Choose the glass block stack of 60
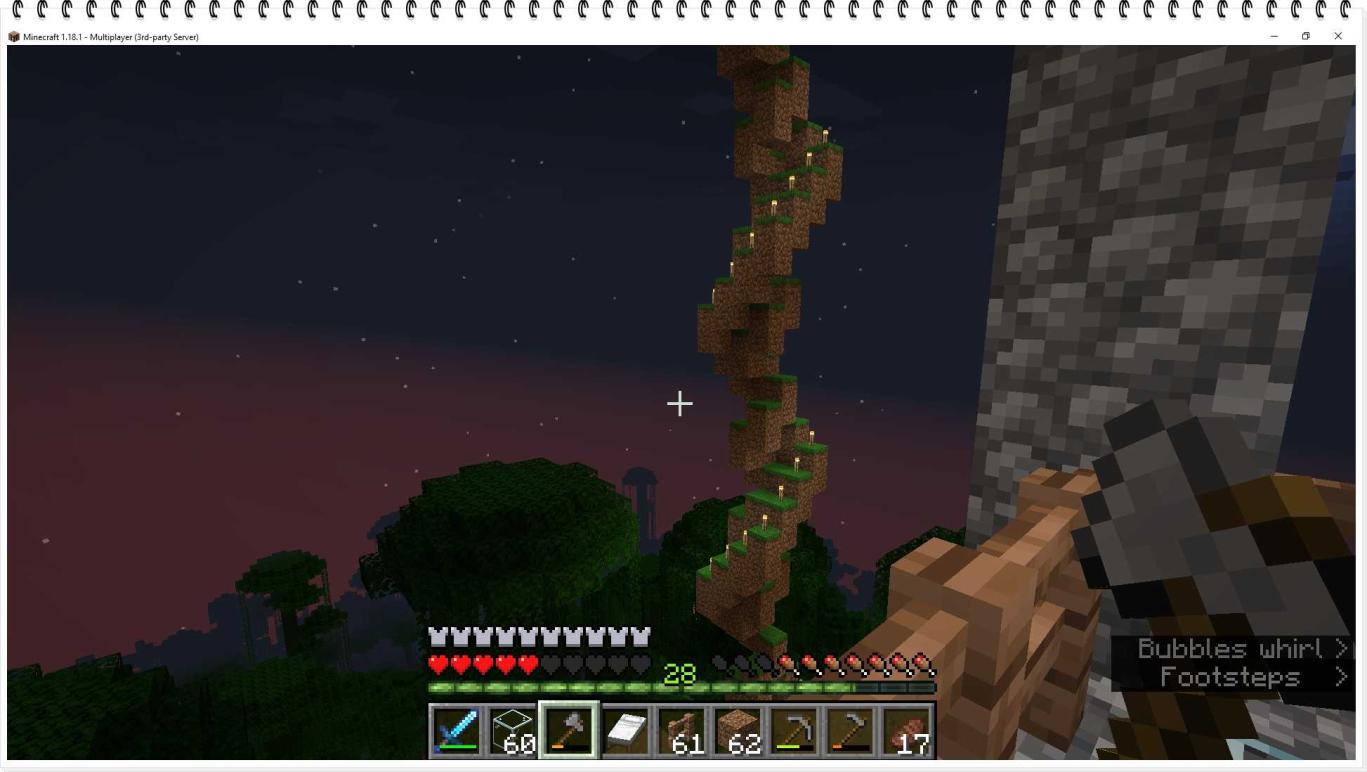 tap(512, 730)
